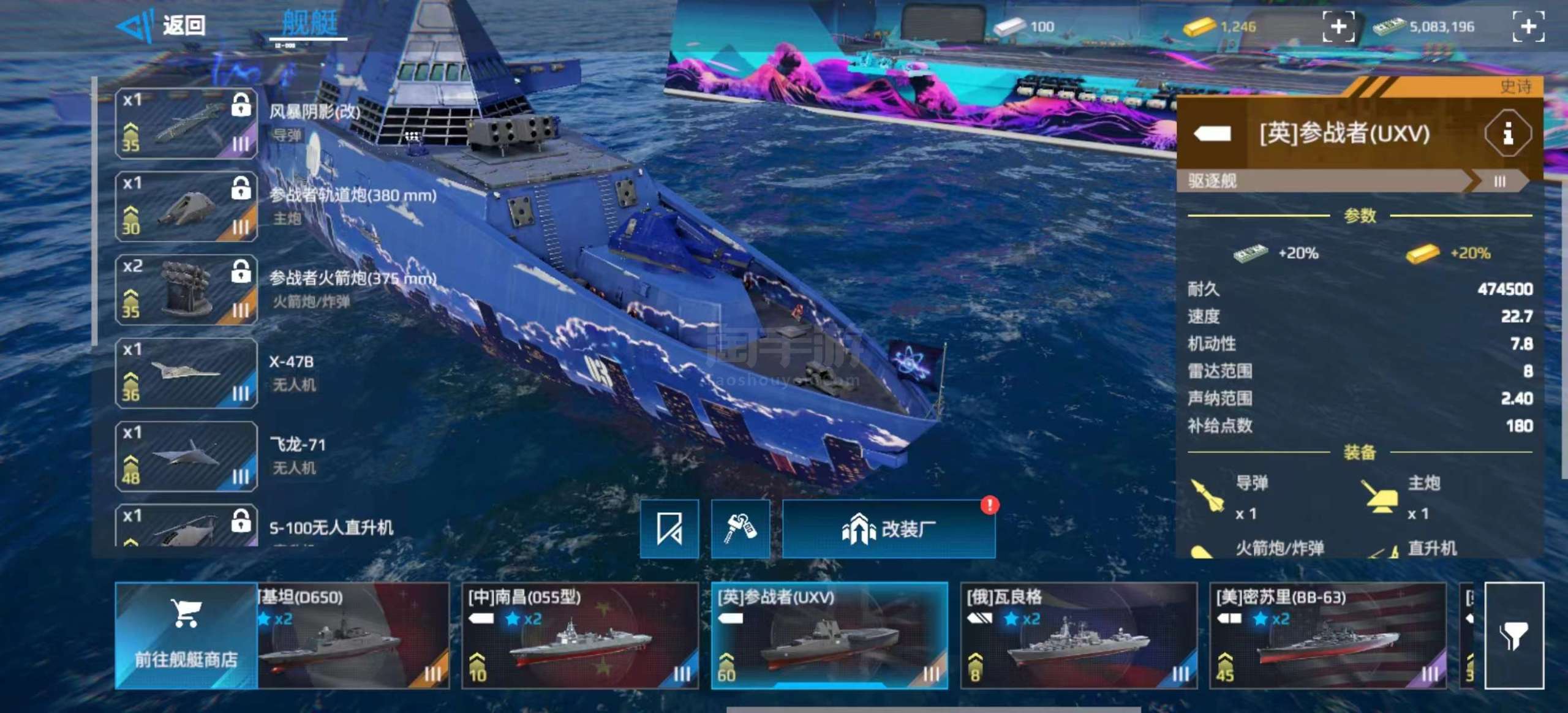1568x713 pixels.
Task: Select the S-100 unmanned helicopter slot
Action: point(186,526)
